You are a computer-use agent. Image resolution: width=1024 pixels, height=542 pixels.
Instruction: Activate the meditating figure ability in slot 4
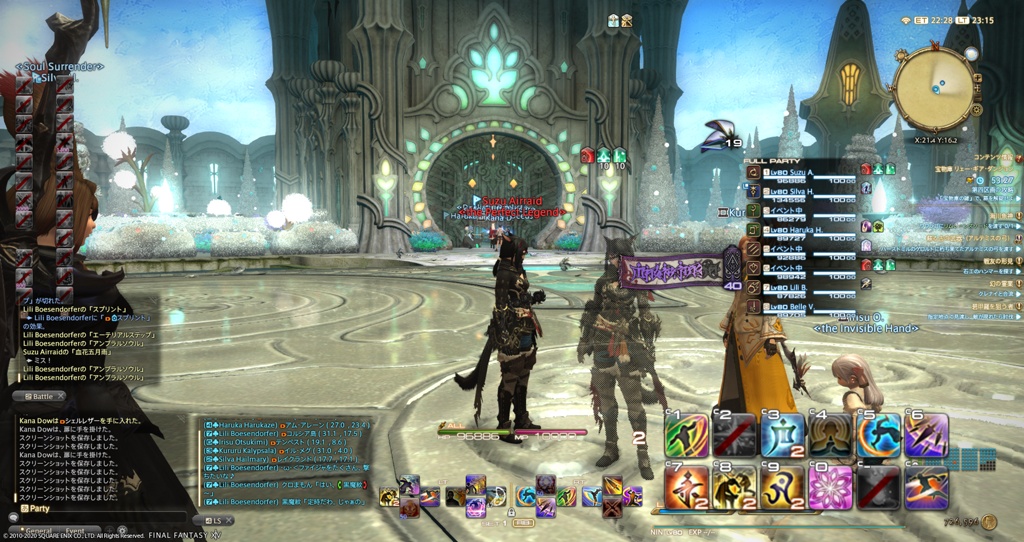pos(830,435)
